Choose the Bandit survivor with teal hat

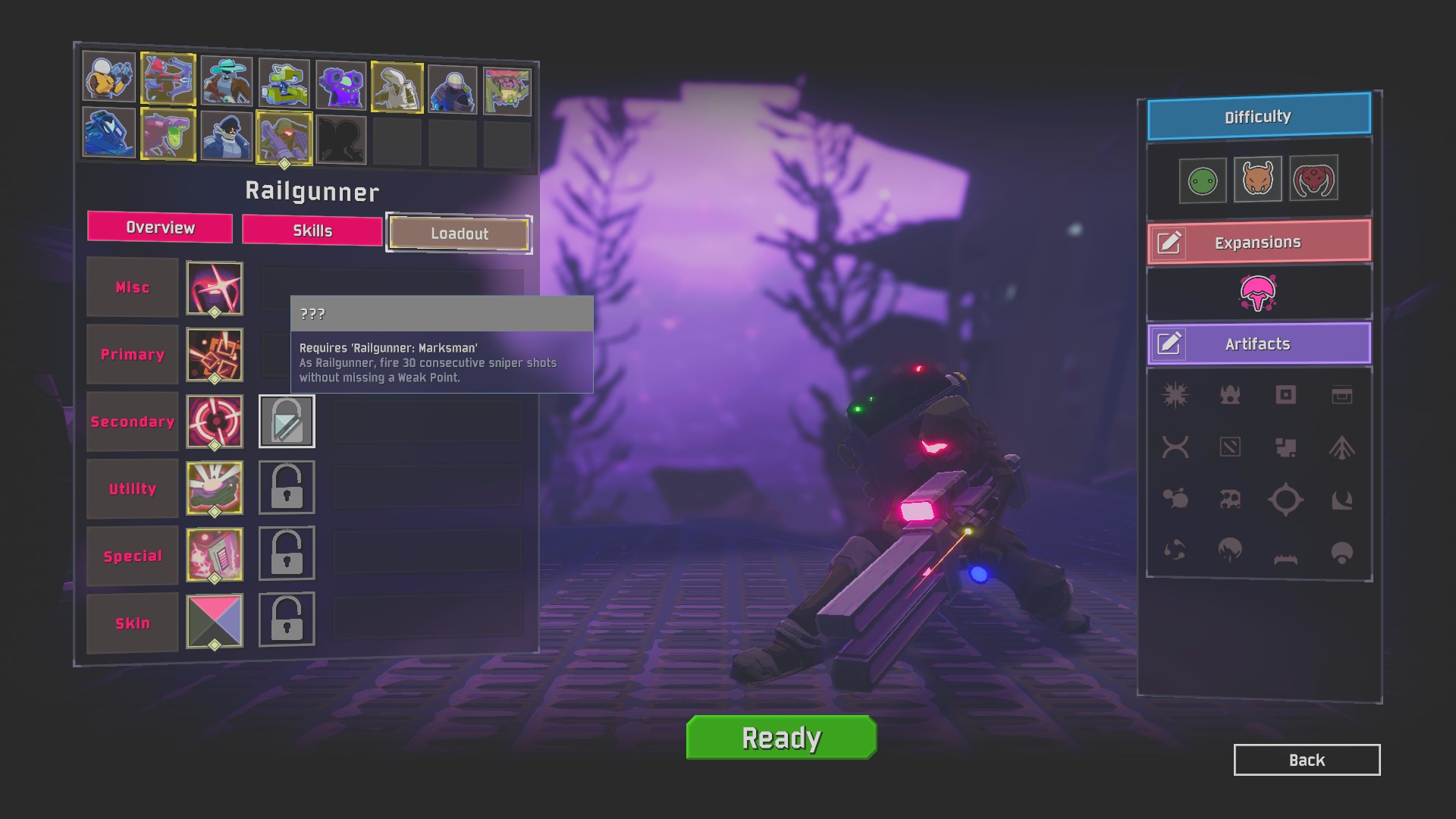(227, 80)
